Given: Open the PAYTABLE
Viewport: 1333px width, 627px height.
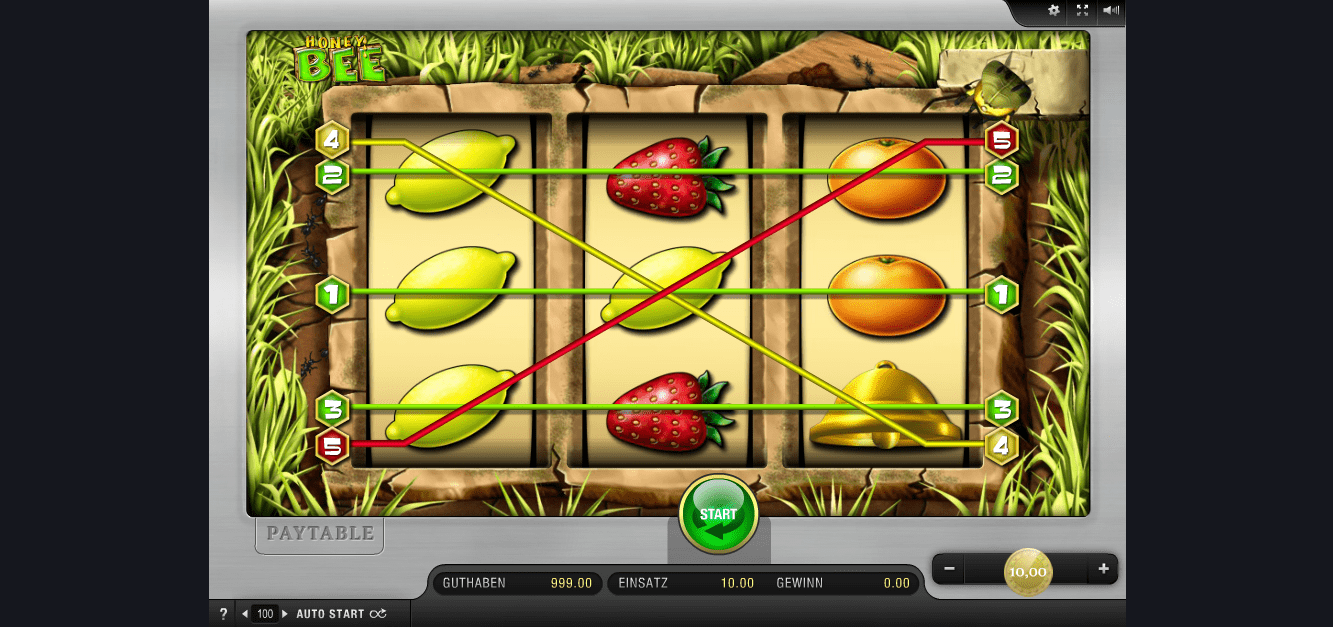Looking at the screenshot, I should pos(320,534).
